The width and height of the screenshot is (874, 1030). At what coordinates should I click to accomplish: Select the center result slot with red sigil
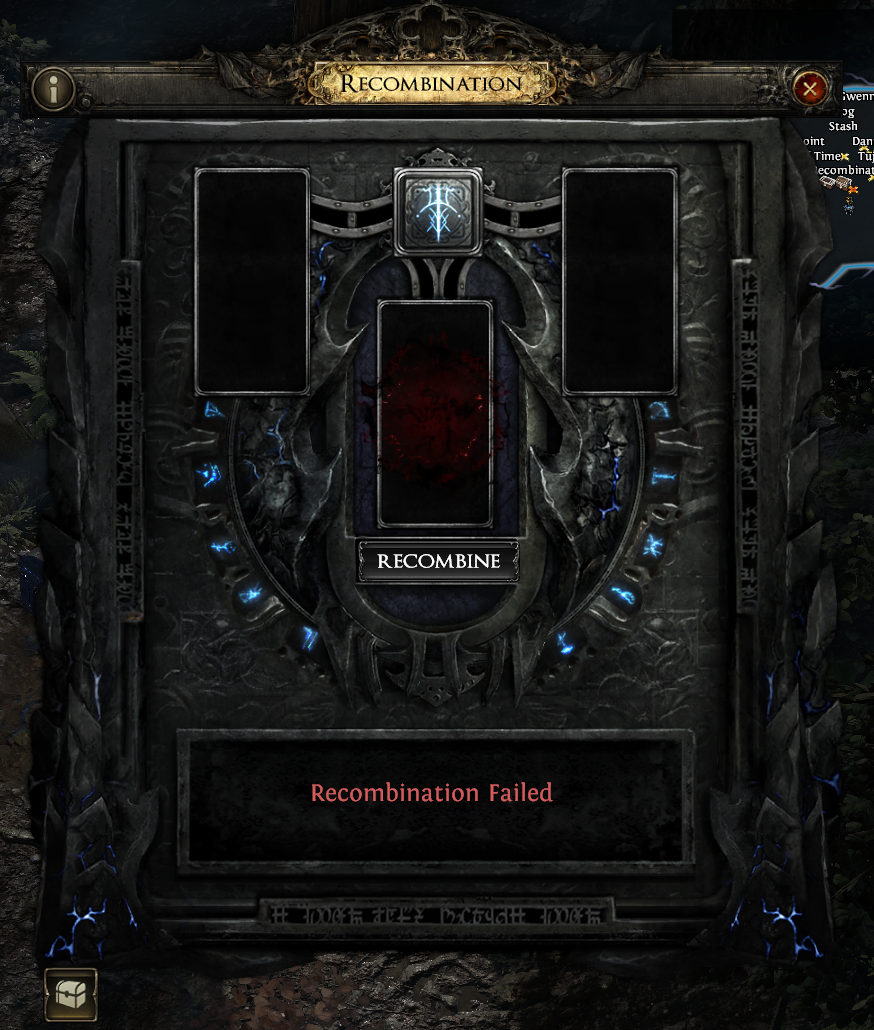coord(436,413)
